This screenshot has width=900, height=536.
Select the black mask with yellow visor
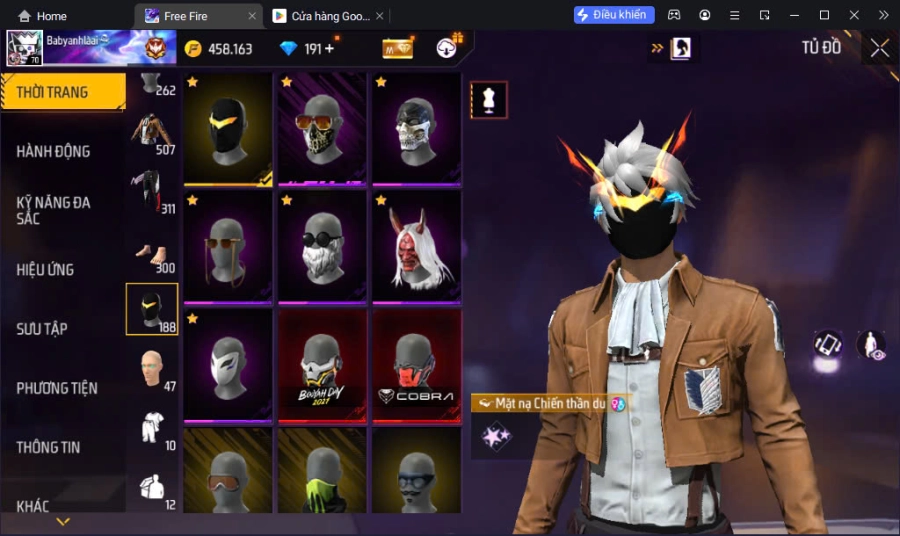coord(228,129)
